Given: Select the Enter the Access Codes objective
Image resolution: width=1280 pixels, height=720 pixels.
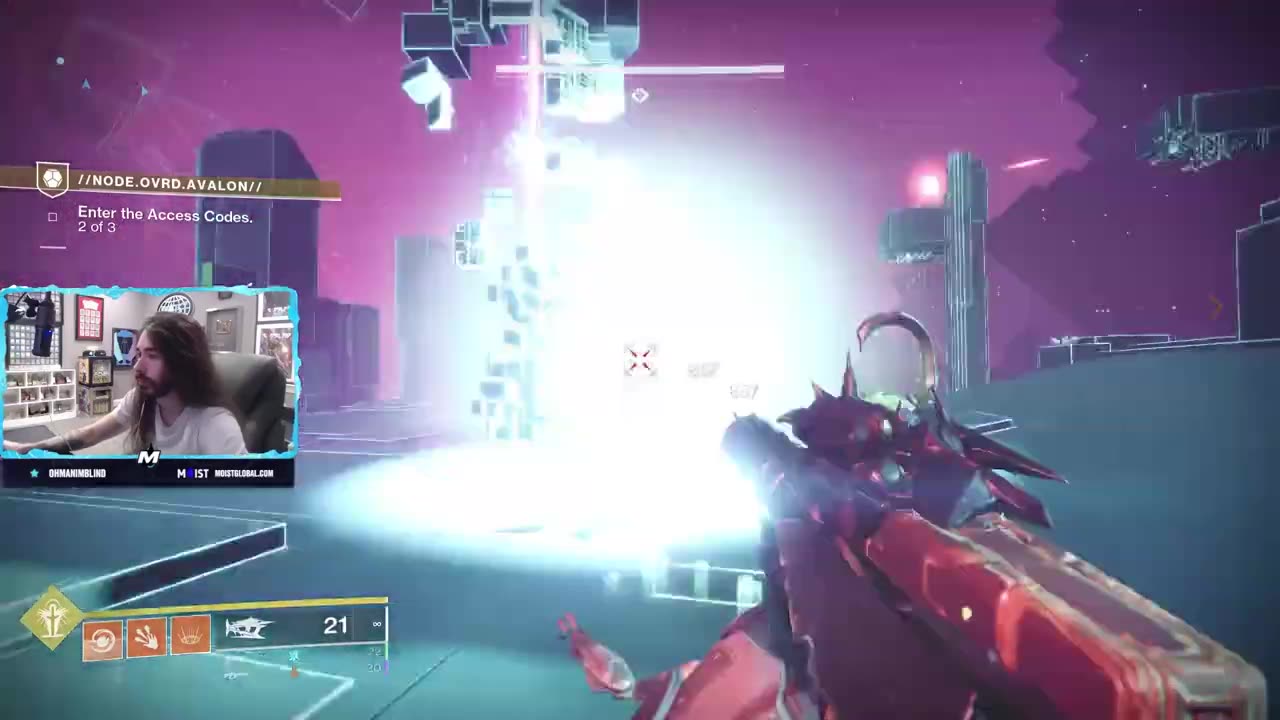Looking at the screenshot, I should (x=165, y=215).
